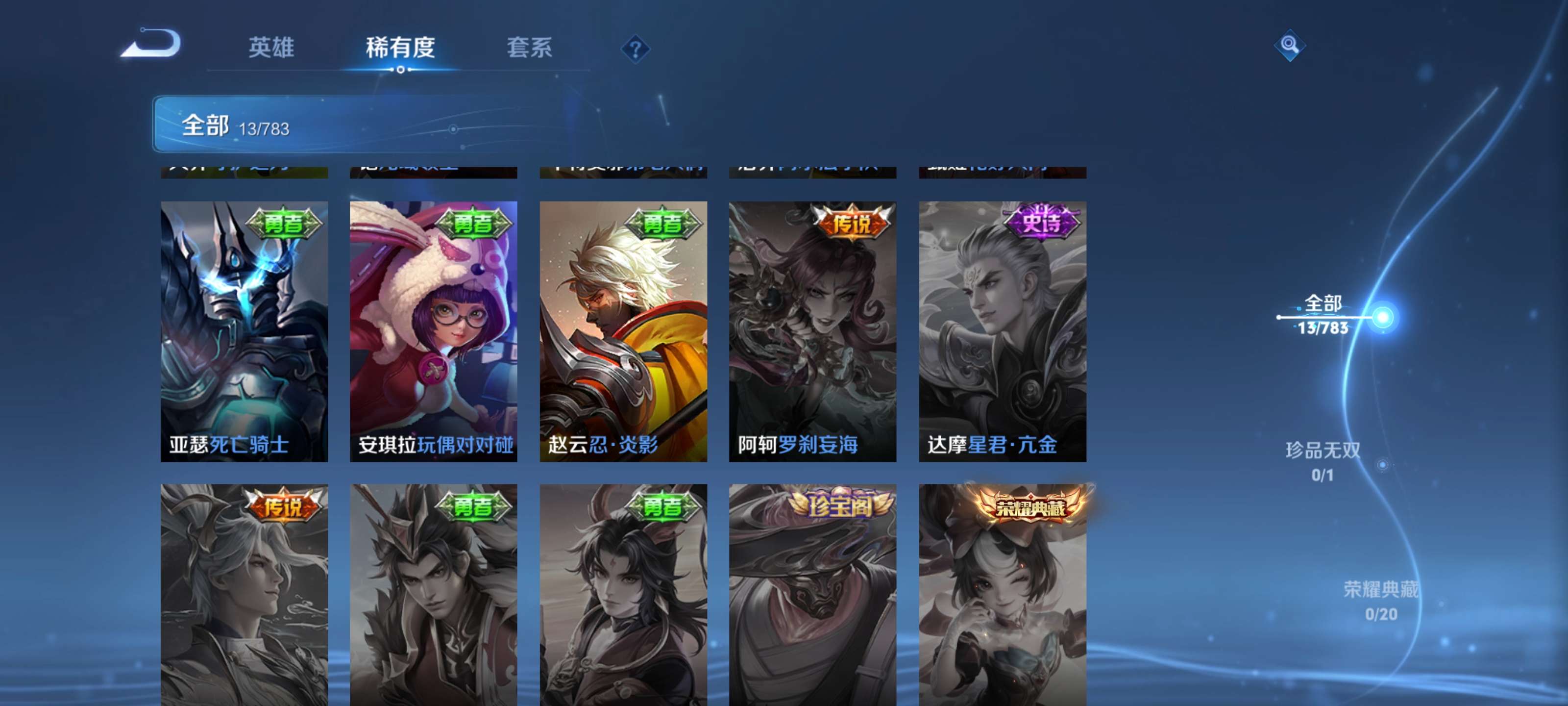
Task: View the 阿轲 罗刹妄海 skin card
Action: pos(812,331)
